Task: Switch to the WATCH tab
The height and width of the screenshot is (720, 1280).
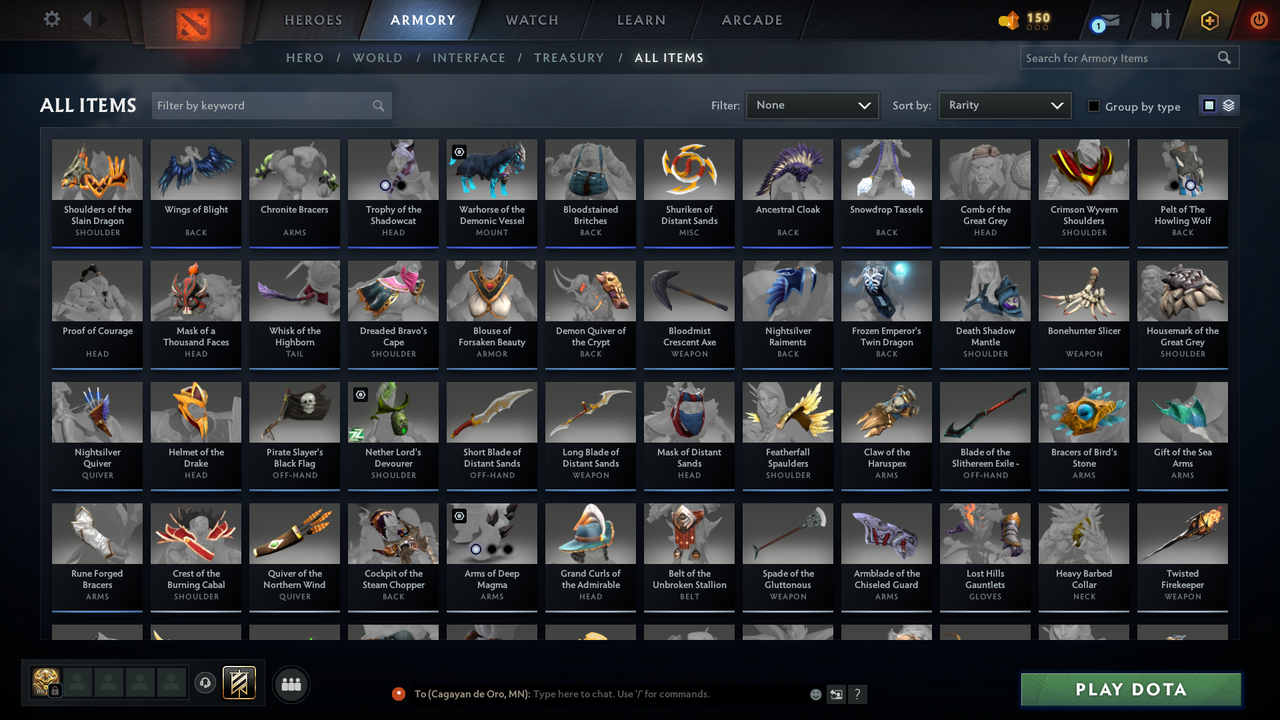Action: coord(531,19)
